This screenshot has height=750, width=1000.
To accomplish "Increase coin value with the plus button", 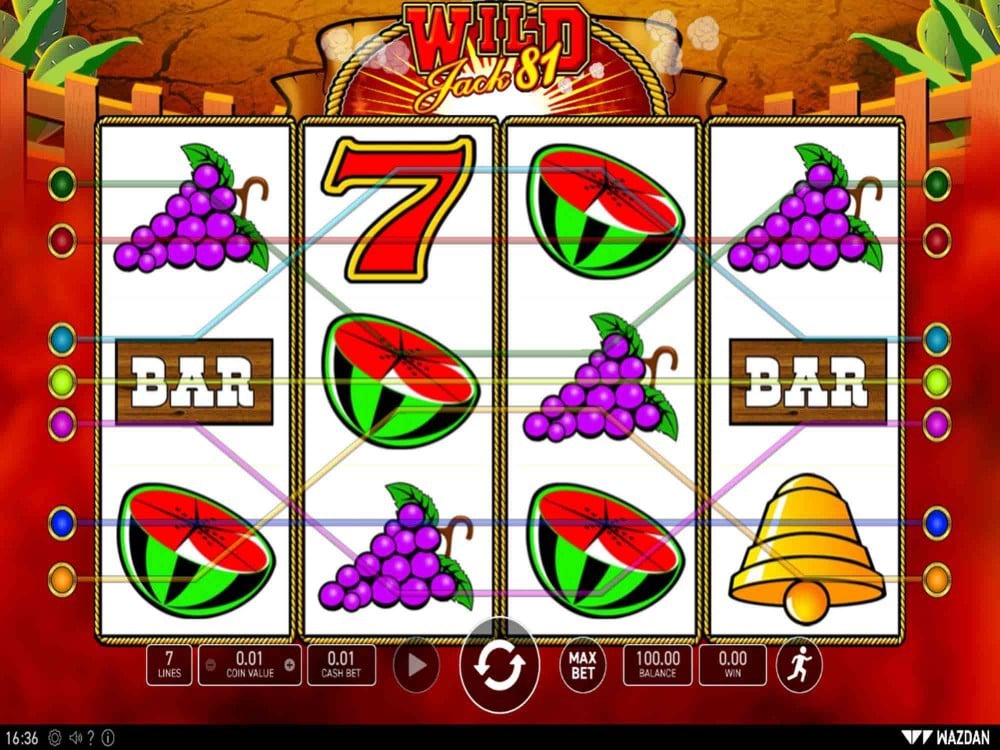I will tap(290, 664).
